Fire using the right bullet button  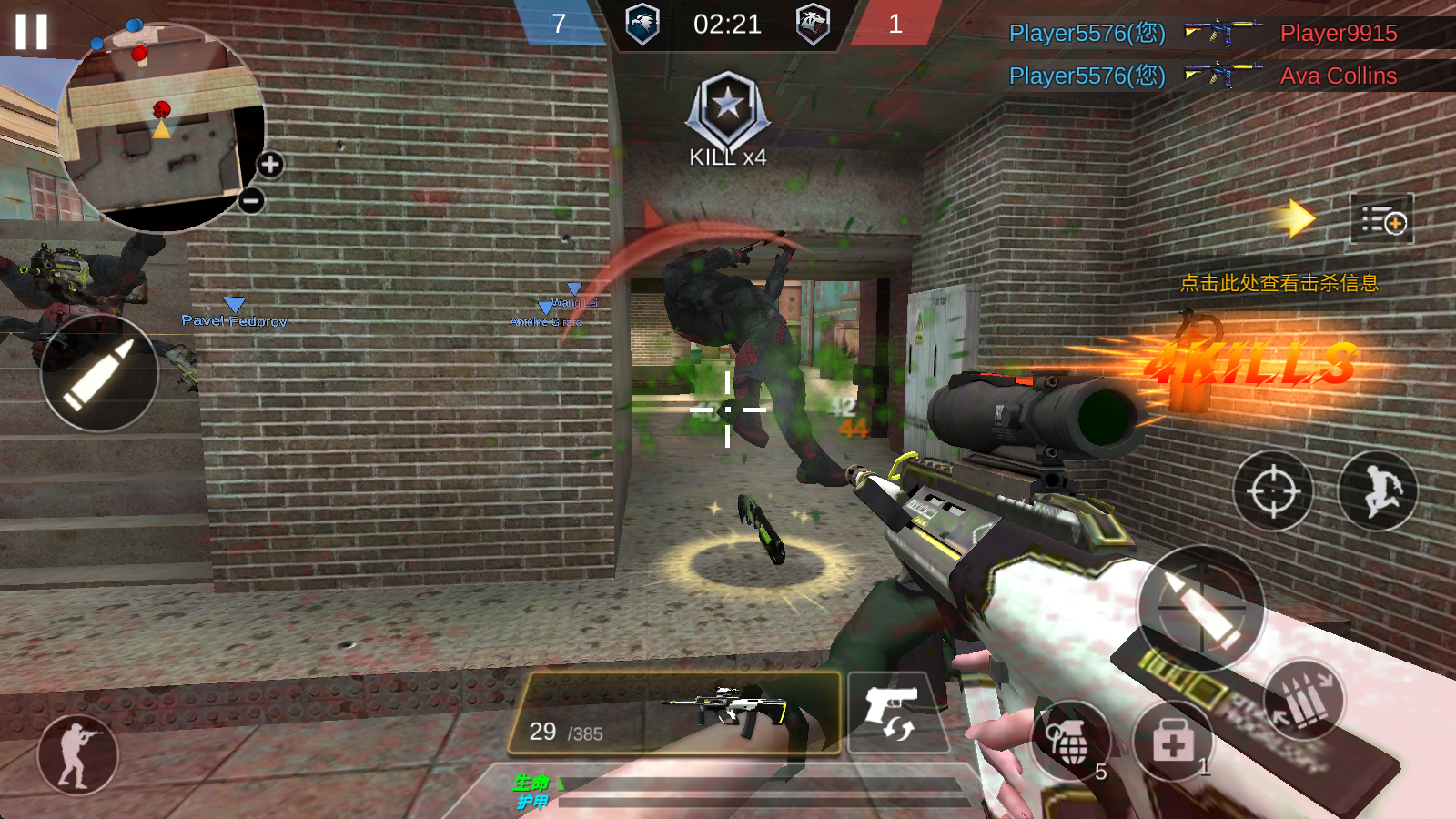pos(1201,607)
